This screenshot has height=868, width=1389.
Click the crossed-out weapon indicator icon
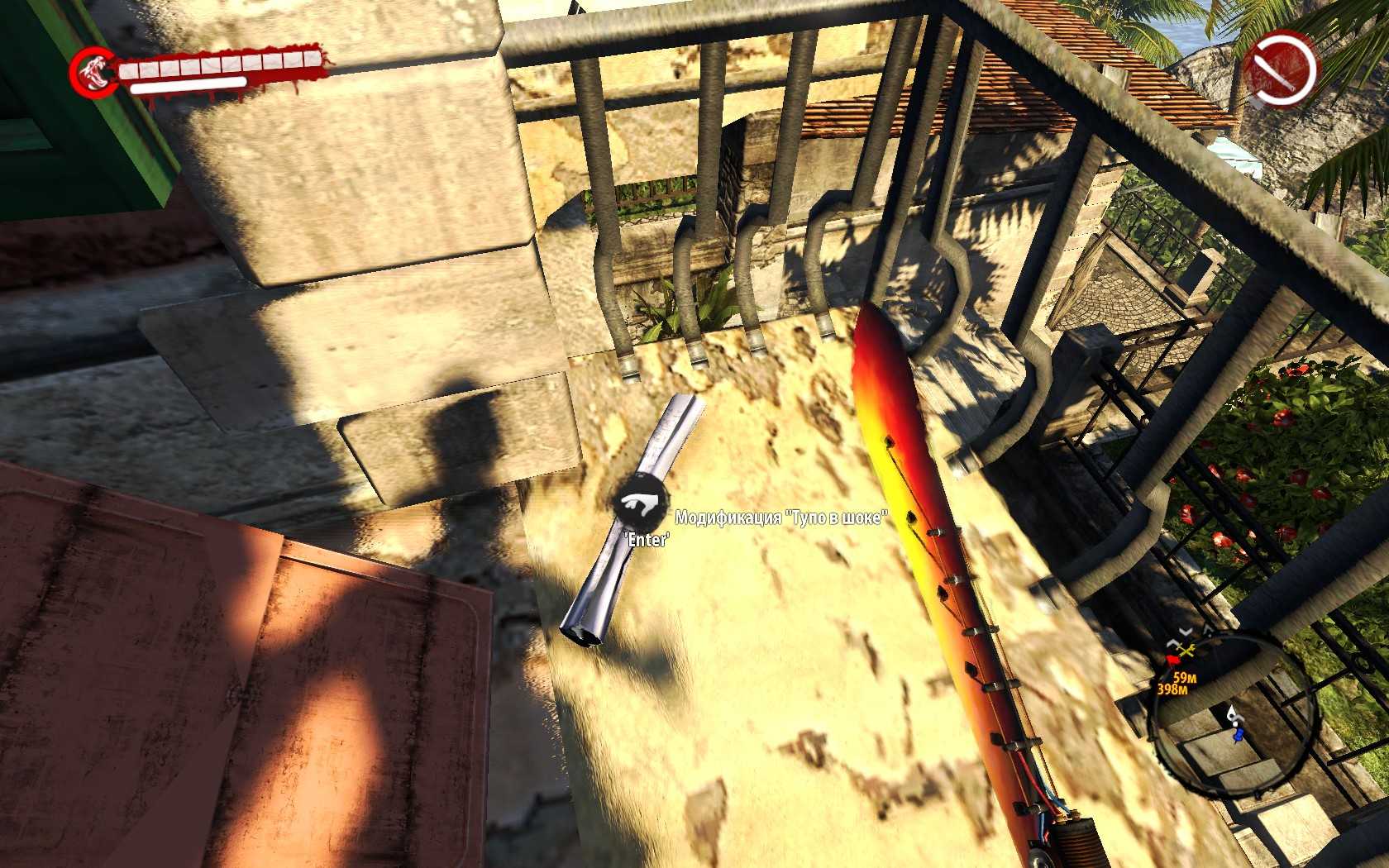click(x=1279, y=69)
